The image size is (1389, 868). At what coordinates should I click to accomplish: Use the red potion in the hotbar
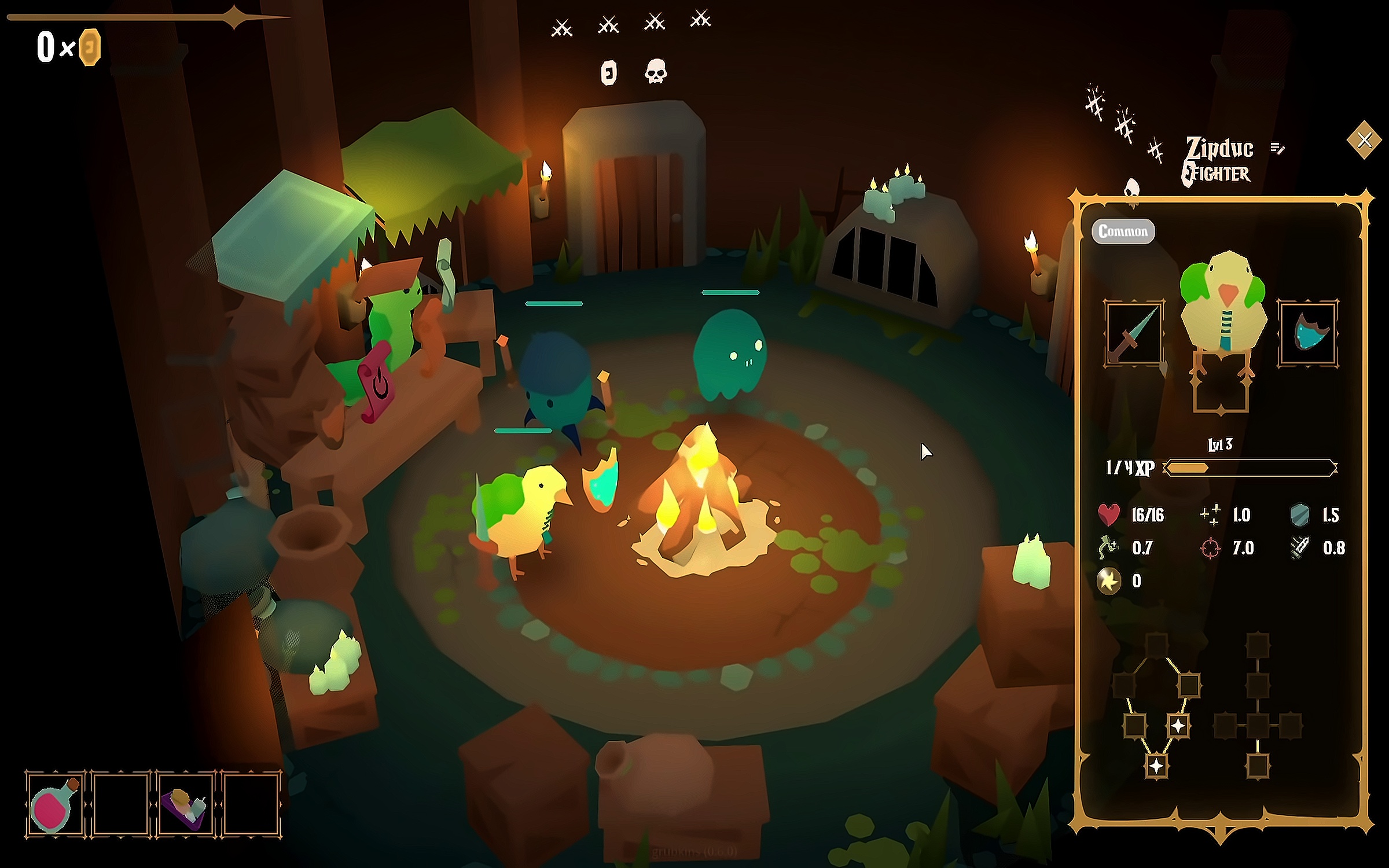(x=54, y=804)
